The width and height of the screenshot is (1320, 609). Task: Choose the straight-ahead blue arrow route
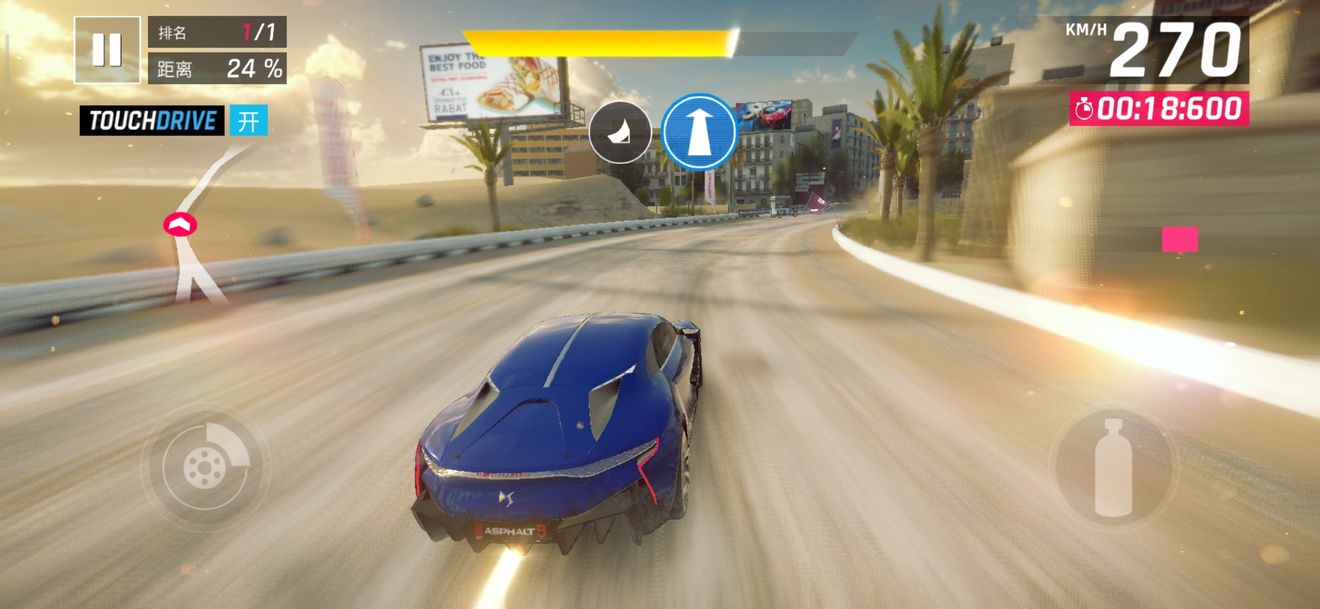(699, 132)
